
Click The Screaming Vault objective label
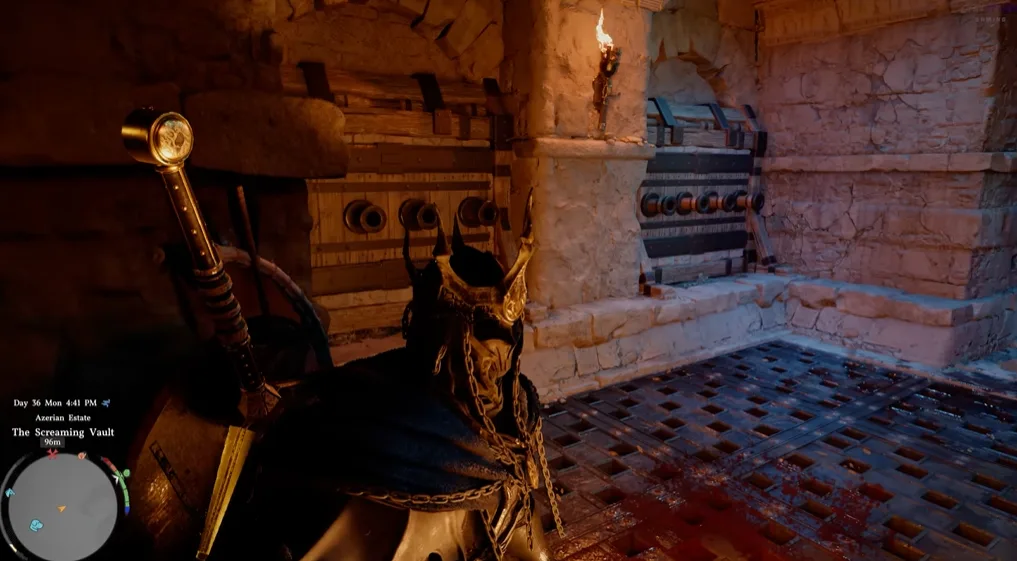[63, 432]
